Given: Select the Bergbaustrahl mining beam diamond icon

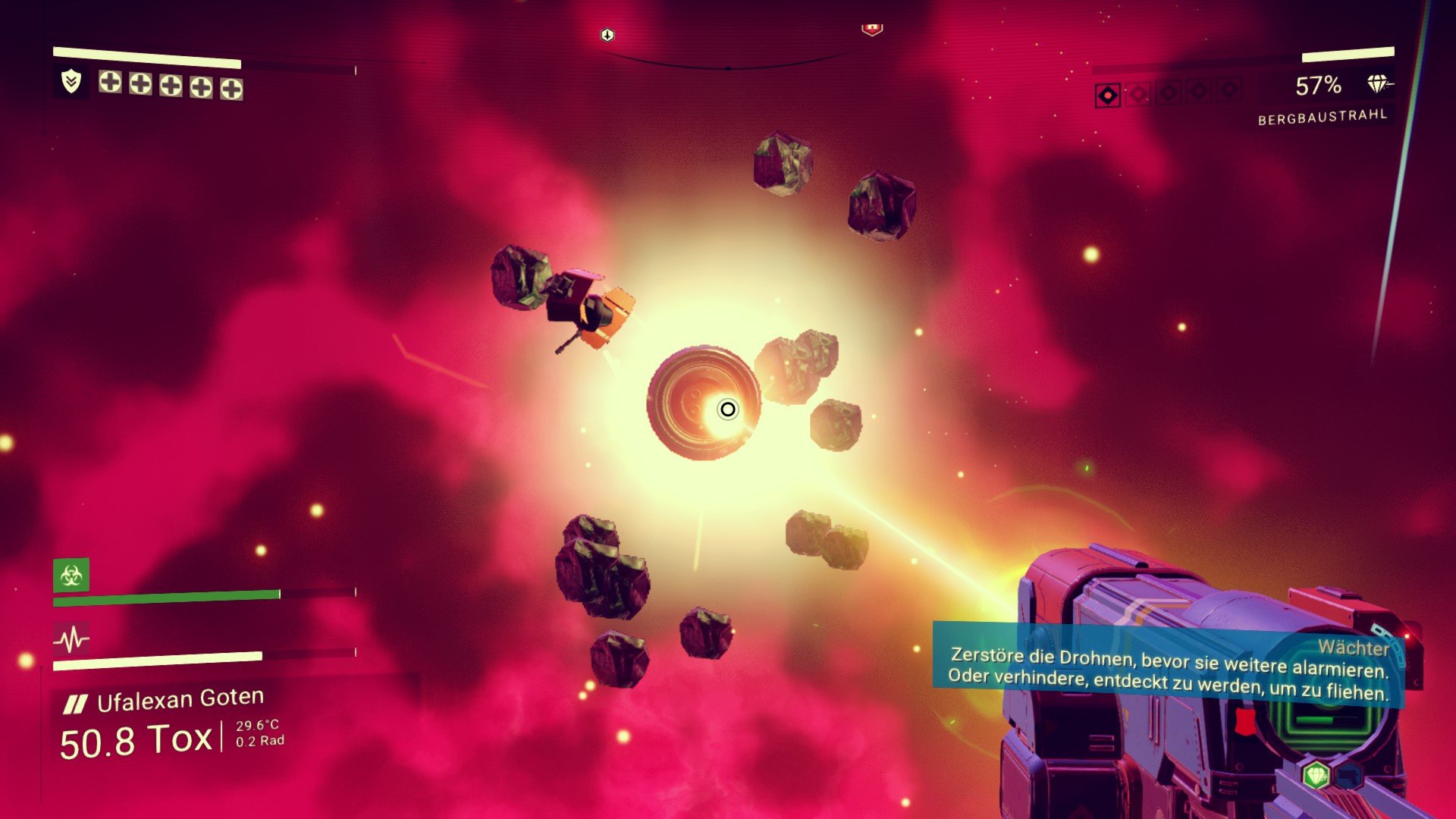Looking at the screenshot, I should (x=1378, y=84).
